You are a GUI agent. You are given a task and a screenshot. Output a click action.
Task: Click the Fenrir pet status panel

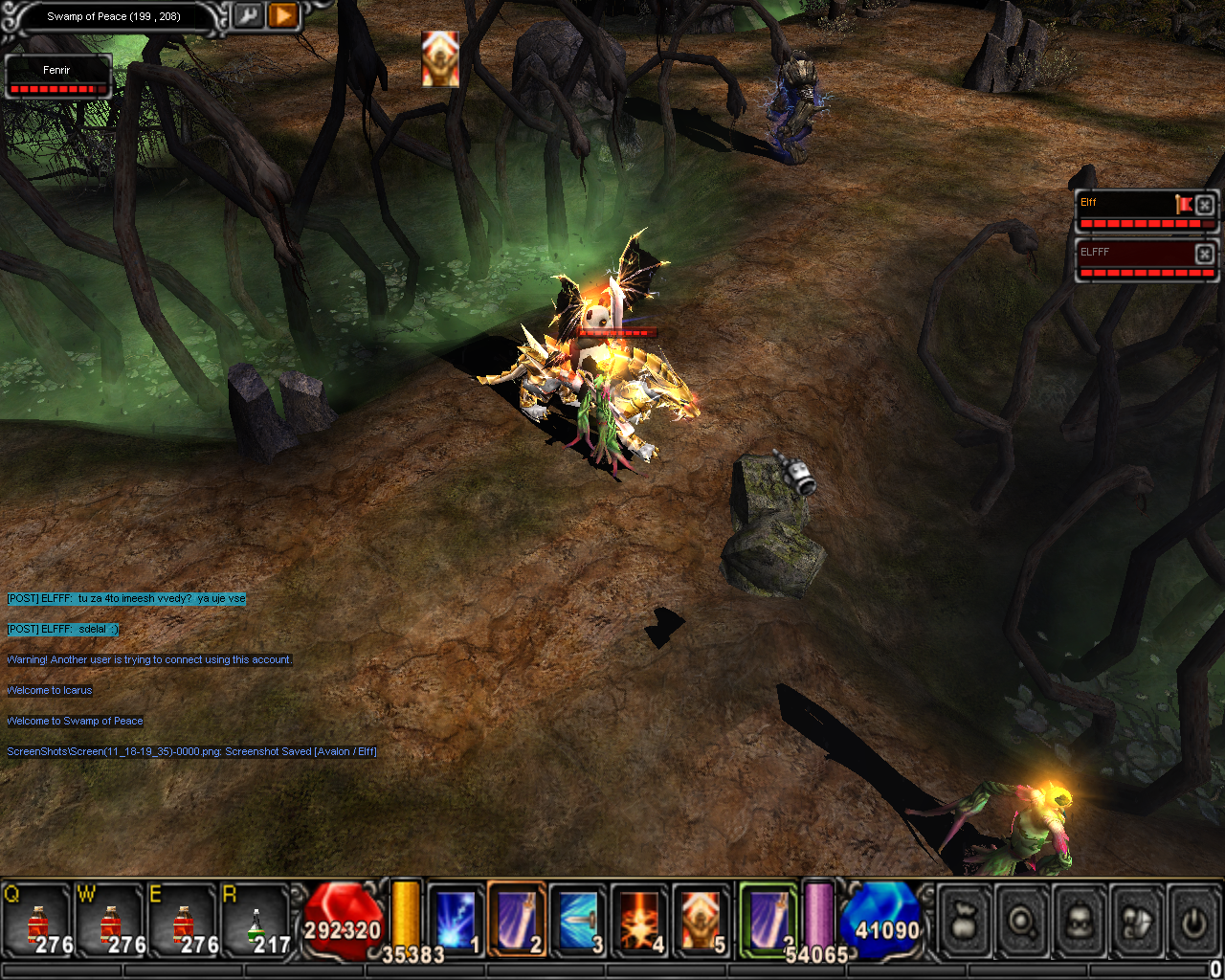pyautogui.click(x=57, y=77)
